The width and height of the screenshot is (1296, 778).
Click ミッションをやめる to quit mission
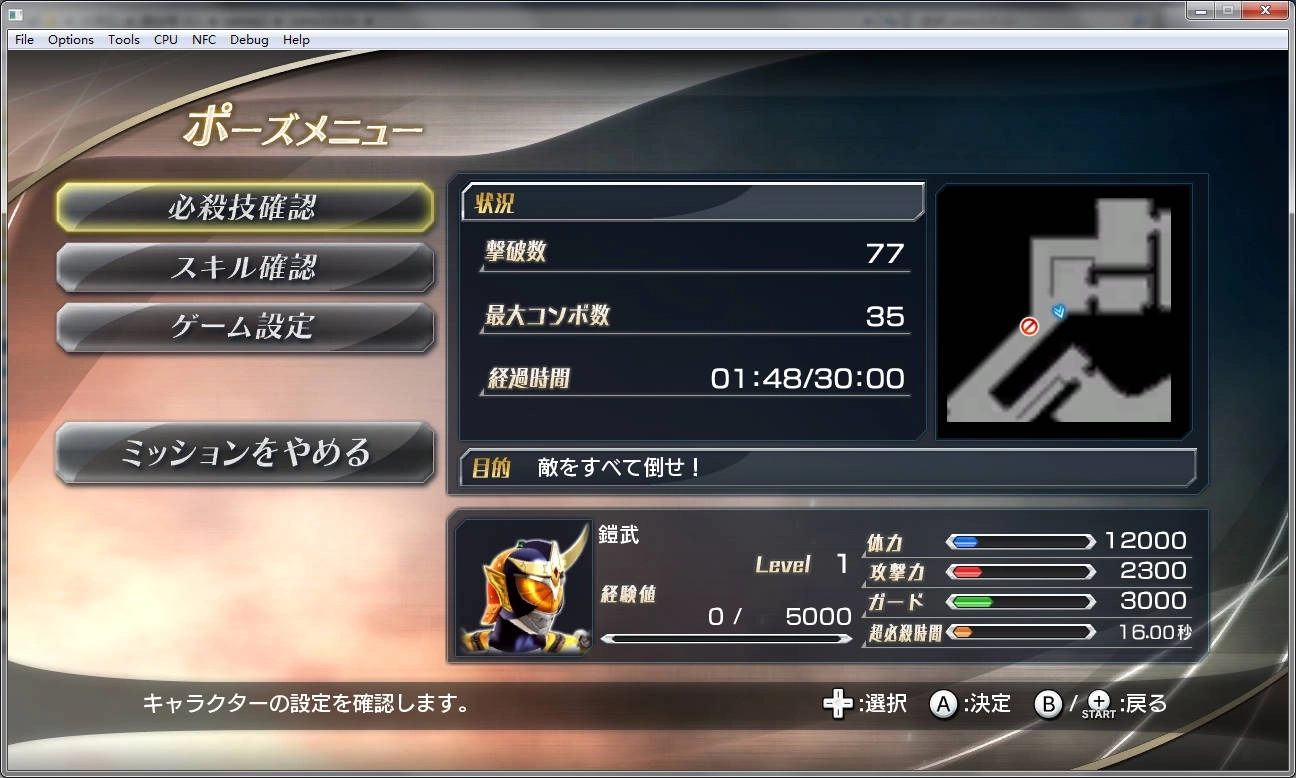pos(245,452)
